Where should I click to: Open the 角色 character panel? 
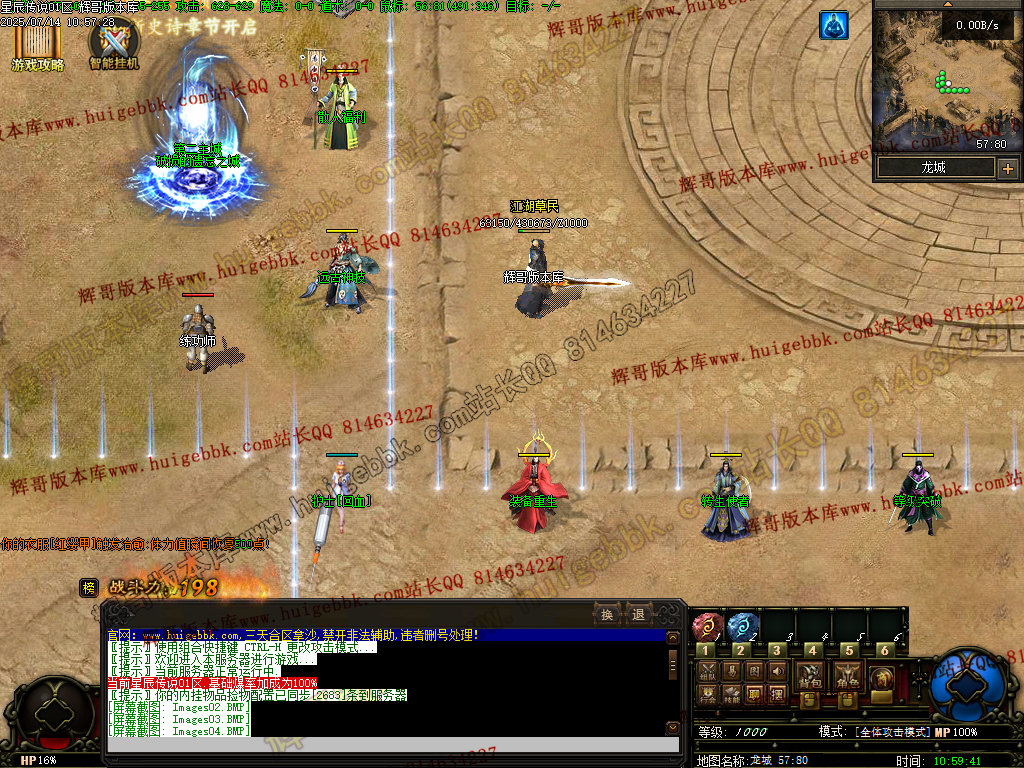(x=848, y=675)
